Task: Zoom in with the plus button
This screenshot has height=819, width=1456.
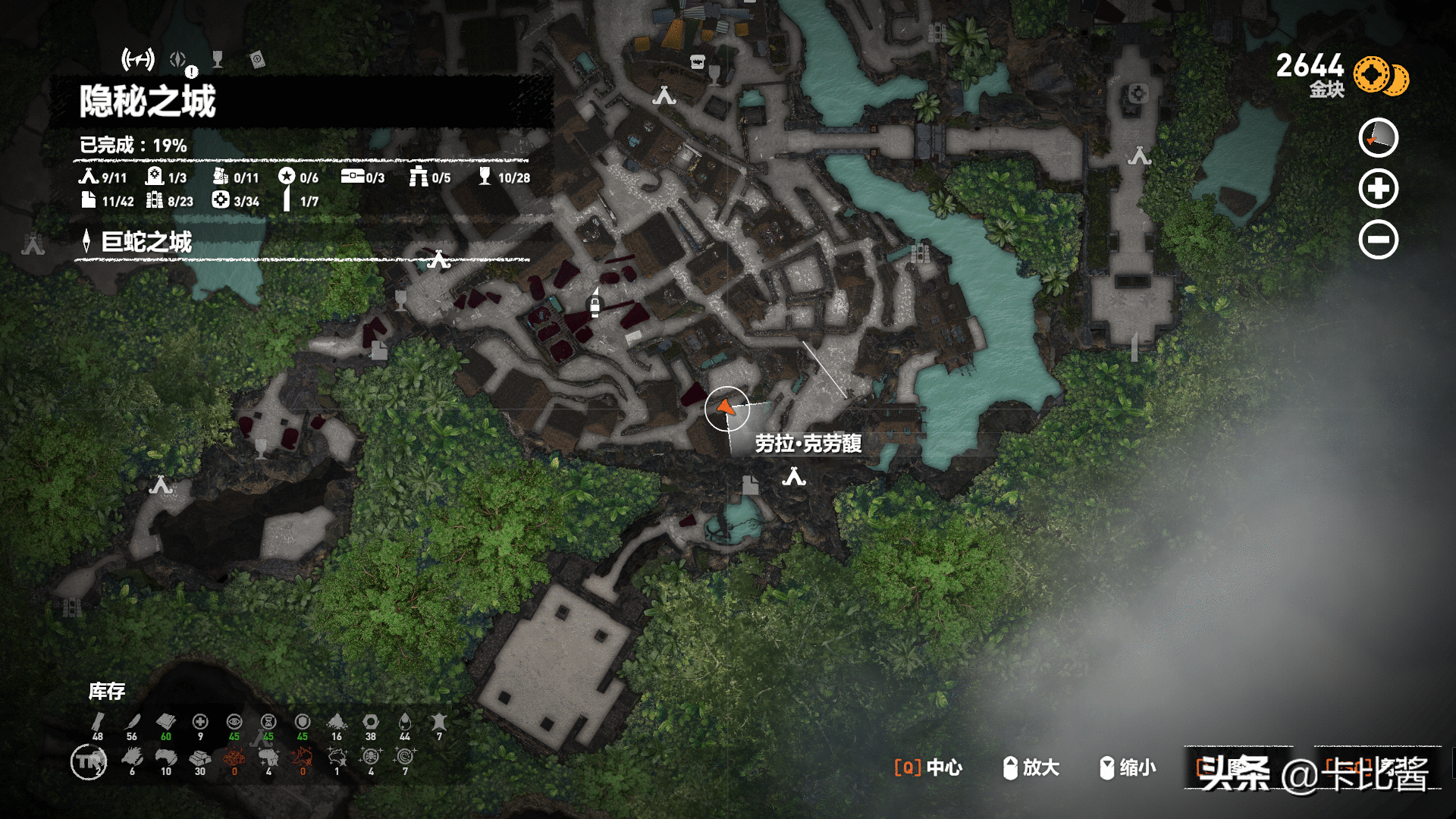Action: (1378, 189)
